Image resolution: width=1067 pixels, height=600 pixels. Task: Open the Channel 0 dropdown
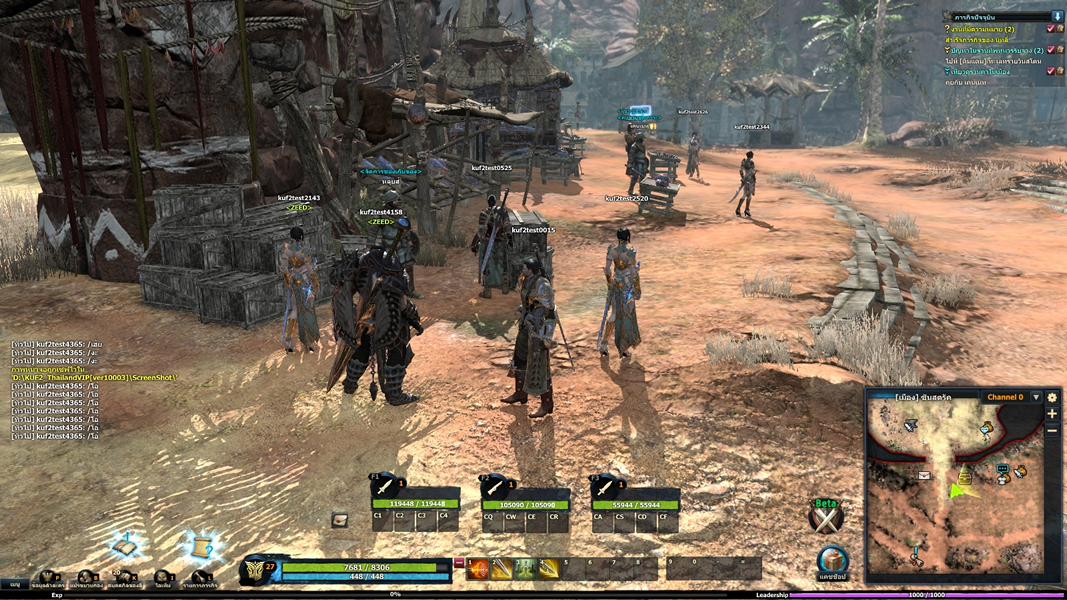point(1036,397)
